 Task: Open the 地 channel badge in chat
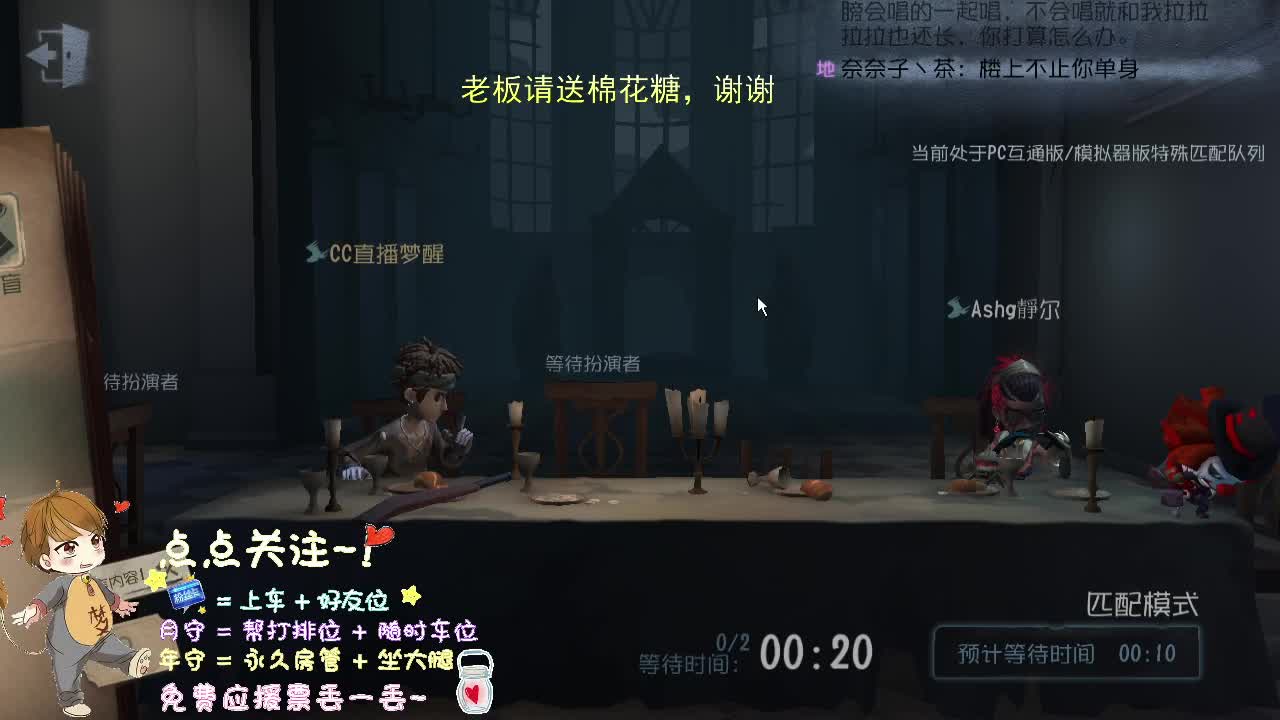coord(824,70)
